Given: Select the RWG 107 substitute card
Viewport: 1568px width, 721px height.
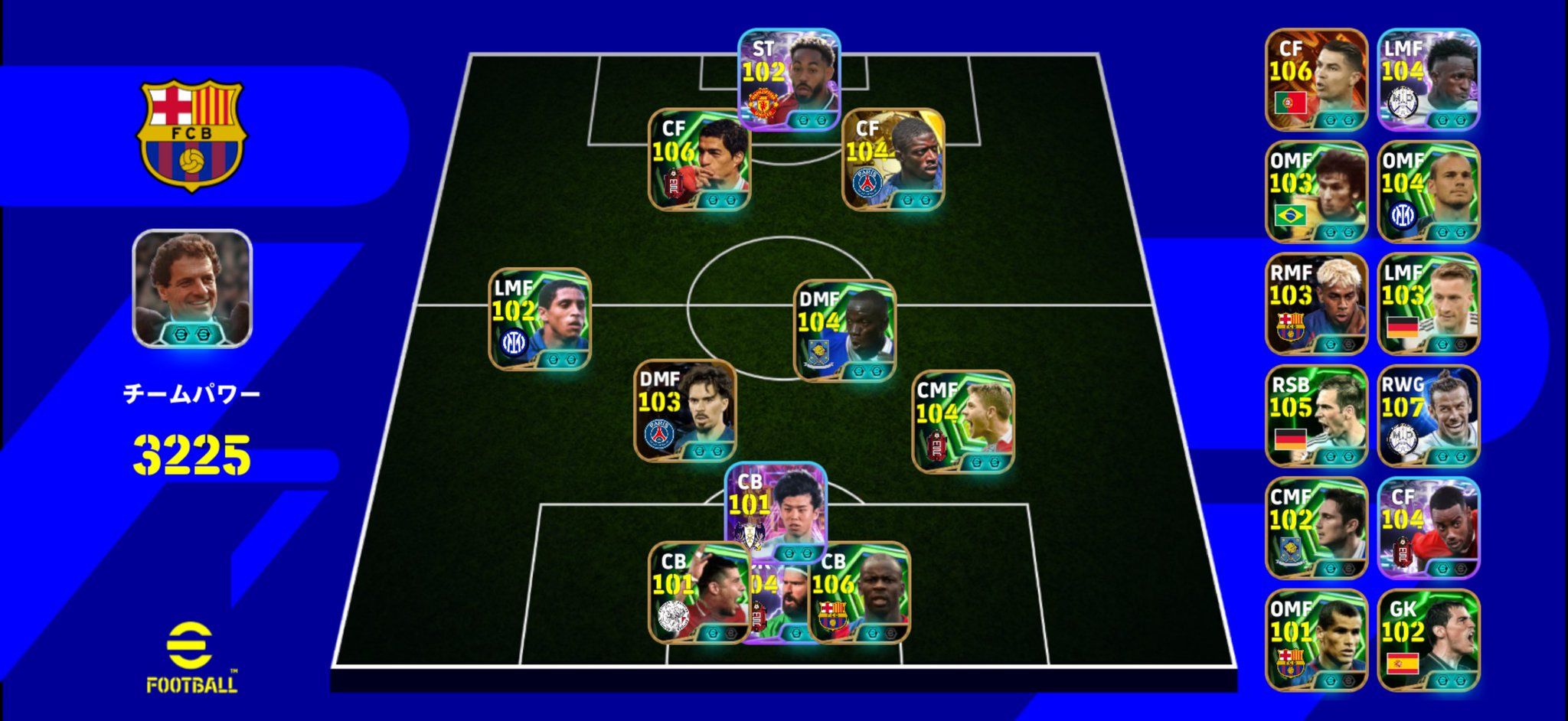Looking at the screenshot, I should (1429, 416).
